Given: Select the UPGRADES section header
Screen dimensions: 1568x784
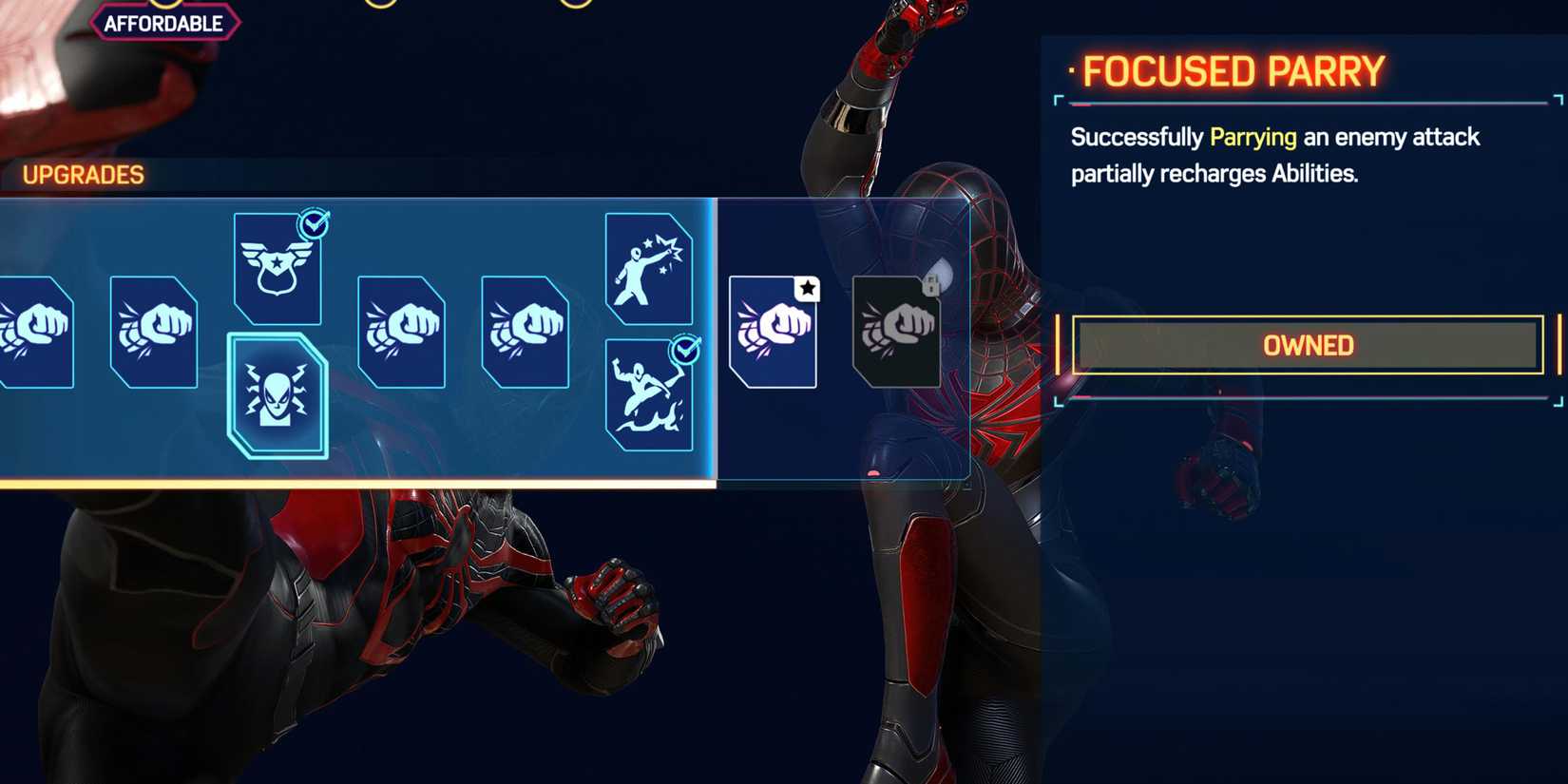Looking at the screenshot, I should 82,175.
